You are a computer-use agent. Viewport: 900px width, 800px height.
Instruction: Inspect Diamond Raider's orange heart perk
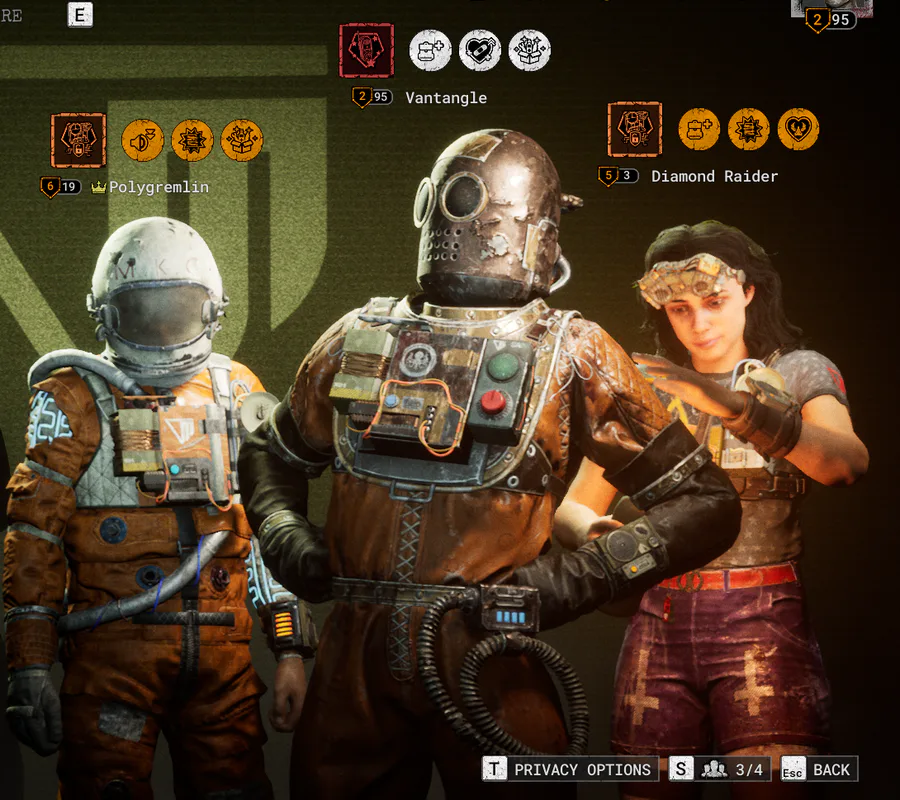(x=798, y=129)
